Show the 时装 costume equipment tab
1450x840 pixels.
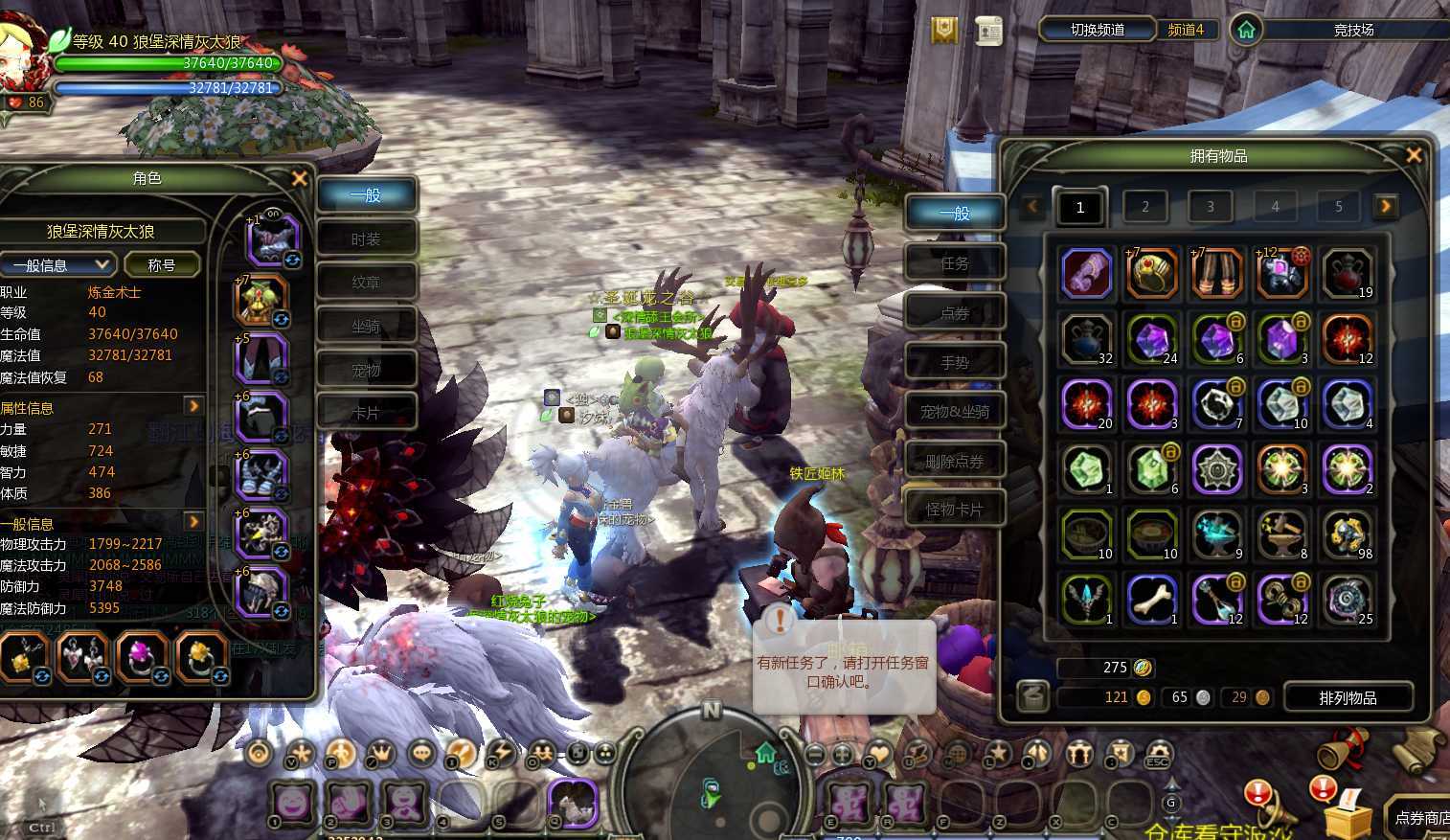(x=366, y=239)
